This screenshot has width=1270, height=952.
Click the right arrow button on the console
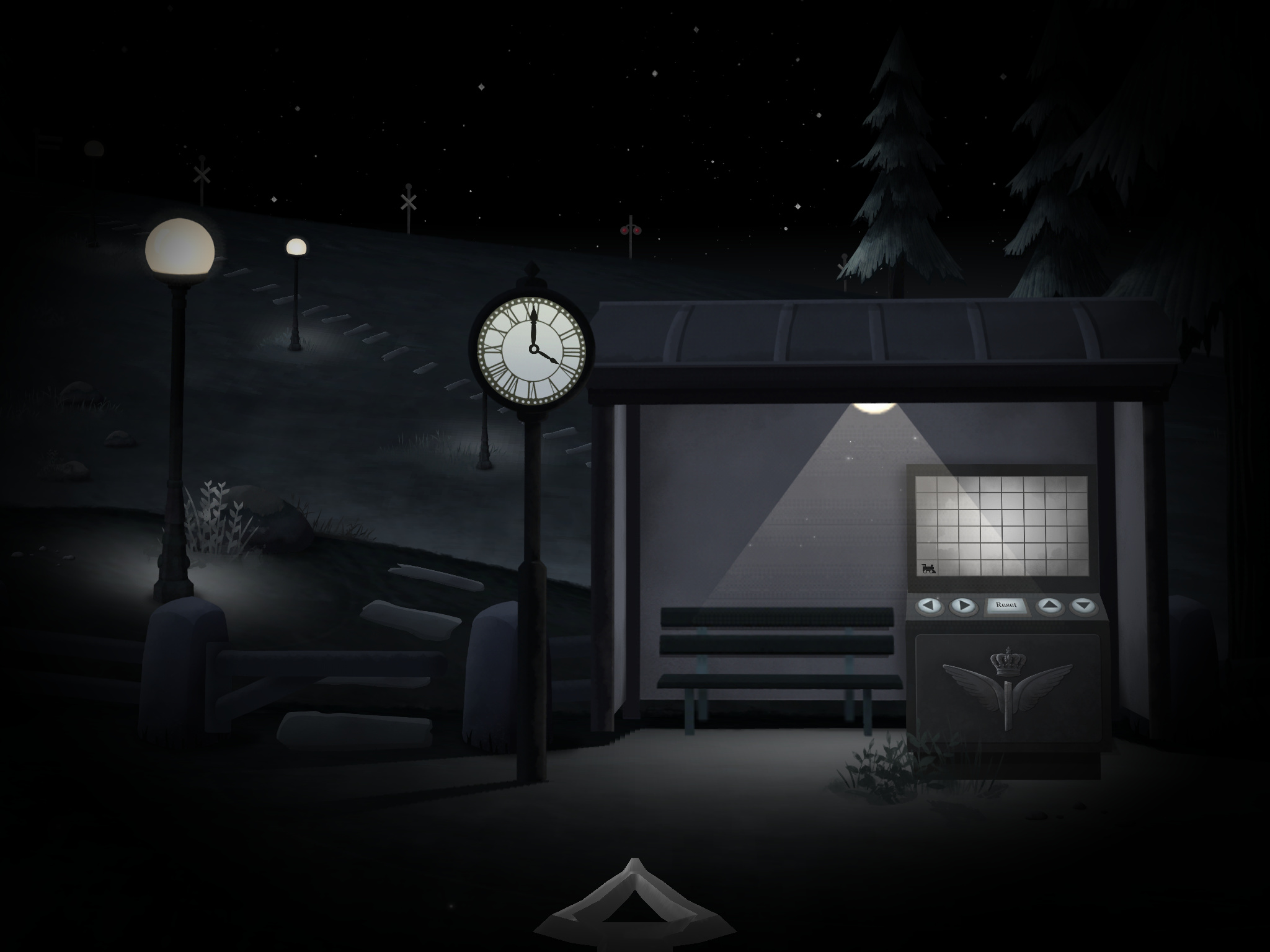coord(962,605)
